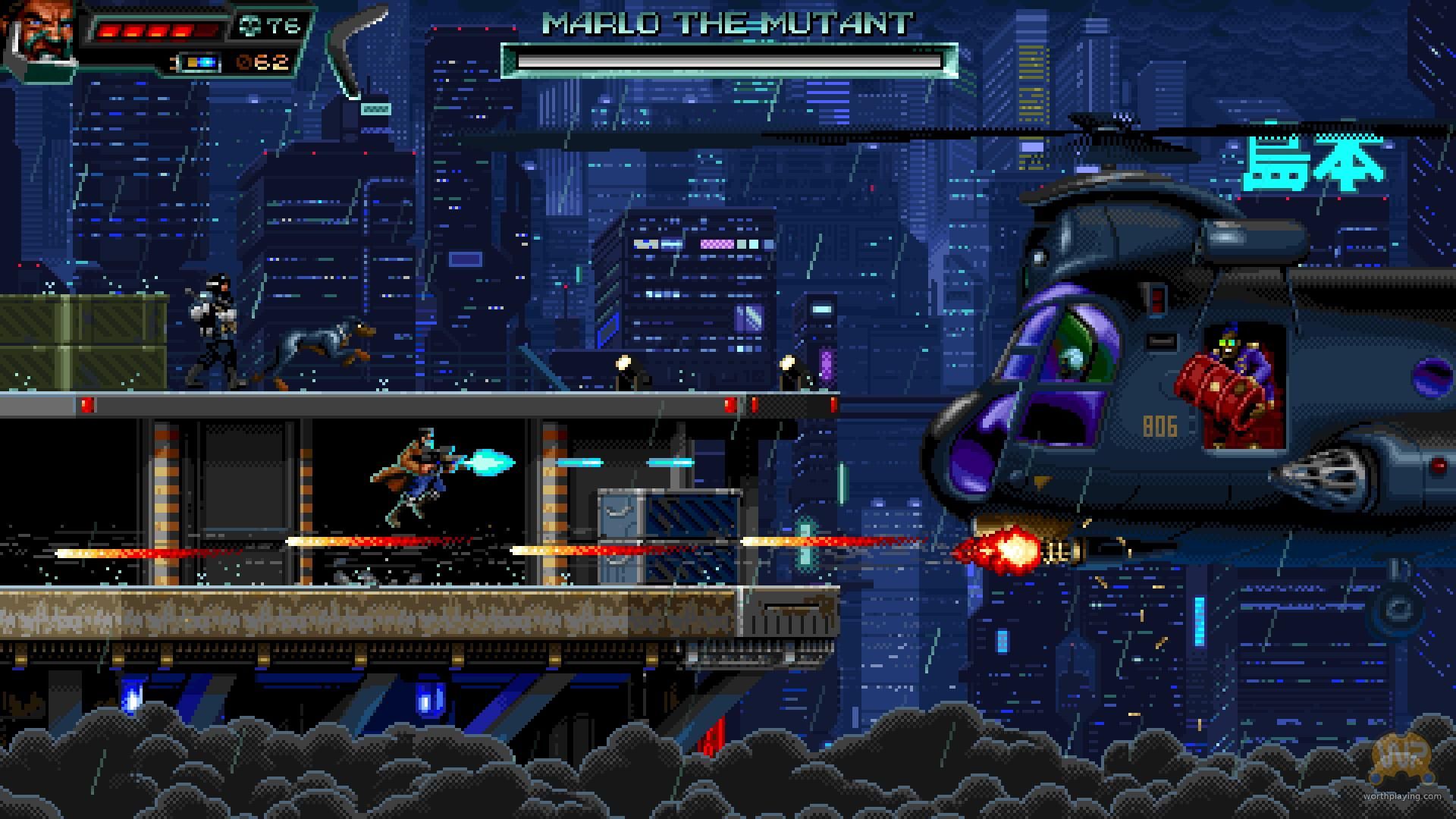
Task: Click the skull kill counter icon
Action: pyautogui.click(x=249, y=27)
